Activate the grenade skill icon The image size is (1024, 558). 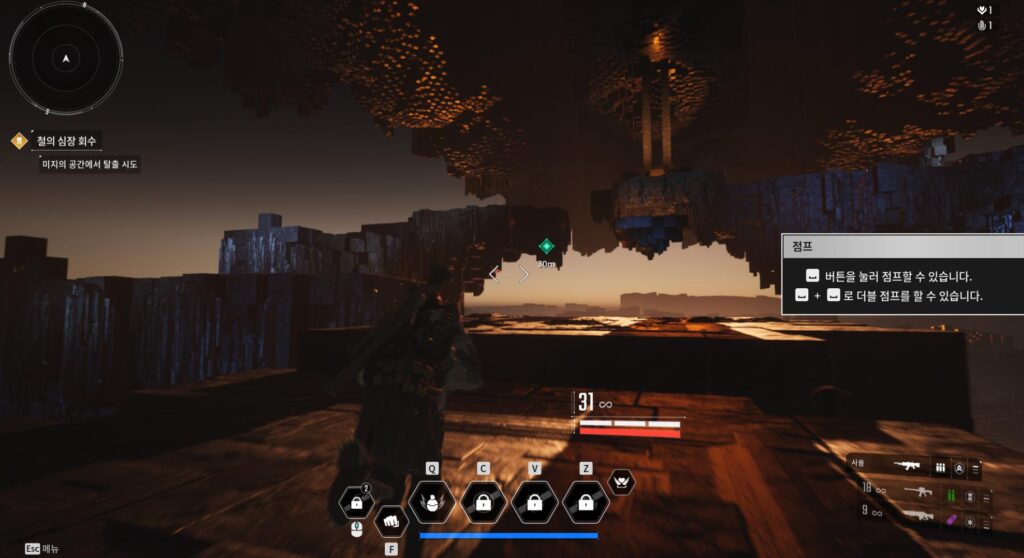pos(432,501)
